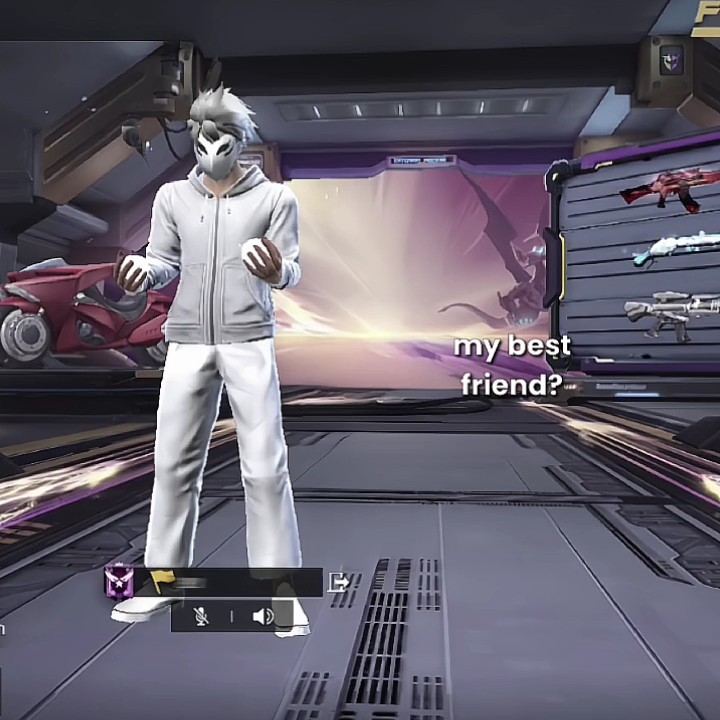Click the leave squad exit arrow icon
This screenshot has height=720, width=720.
[340, 582]
